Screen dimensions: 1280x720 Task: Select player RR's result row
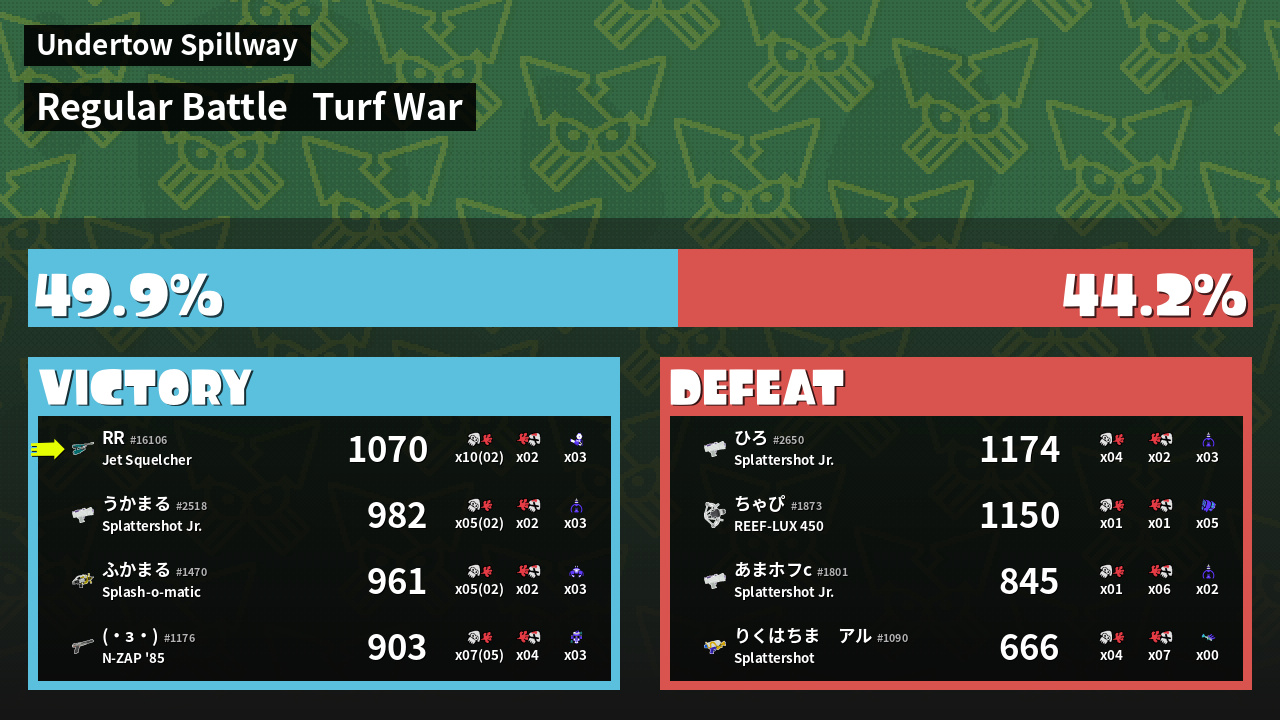click(x=324, y=449)
